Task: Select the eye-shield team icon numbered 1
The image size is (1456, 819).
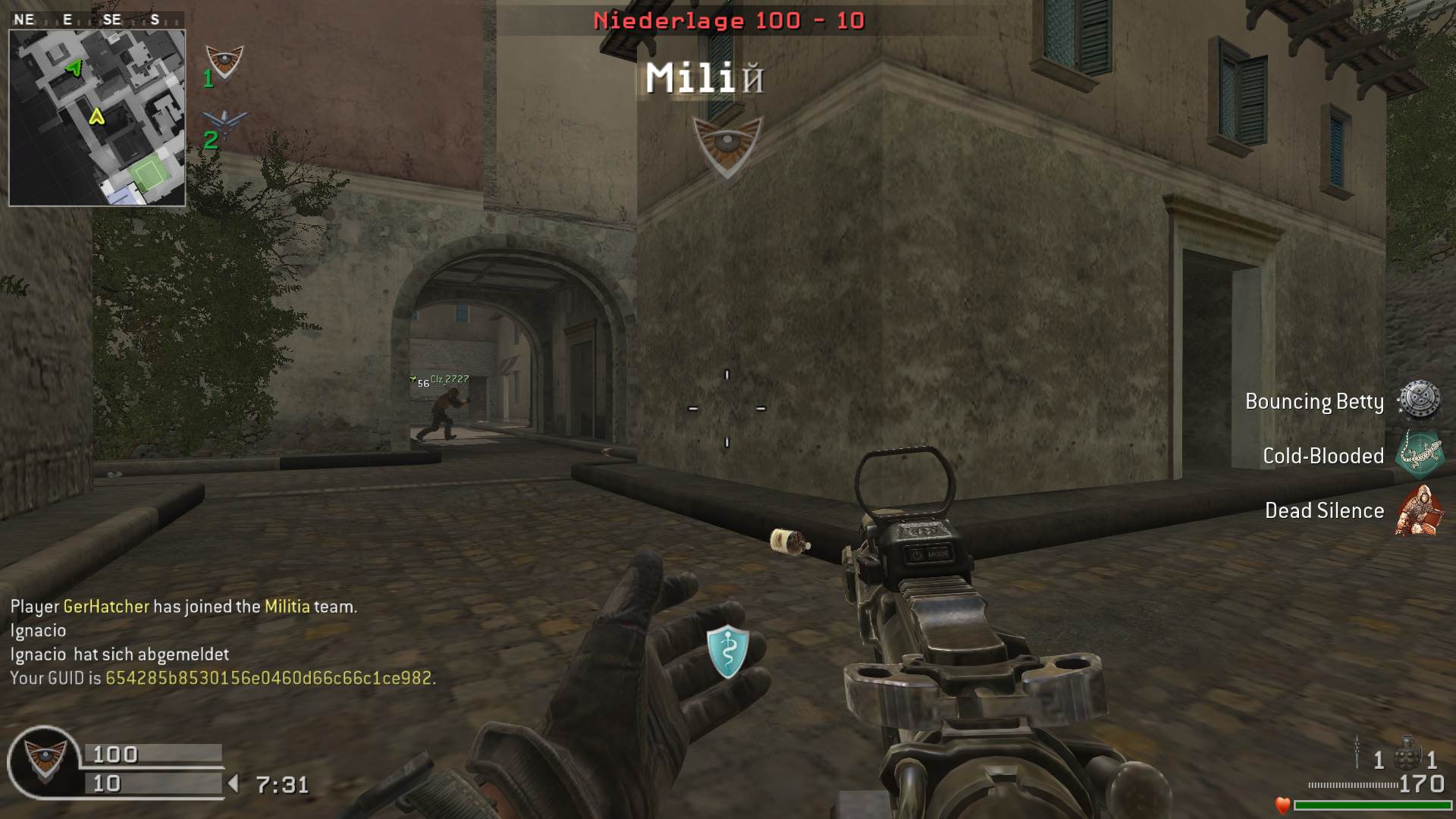Action: [225, 62]
